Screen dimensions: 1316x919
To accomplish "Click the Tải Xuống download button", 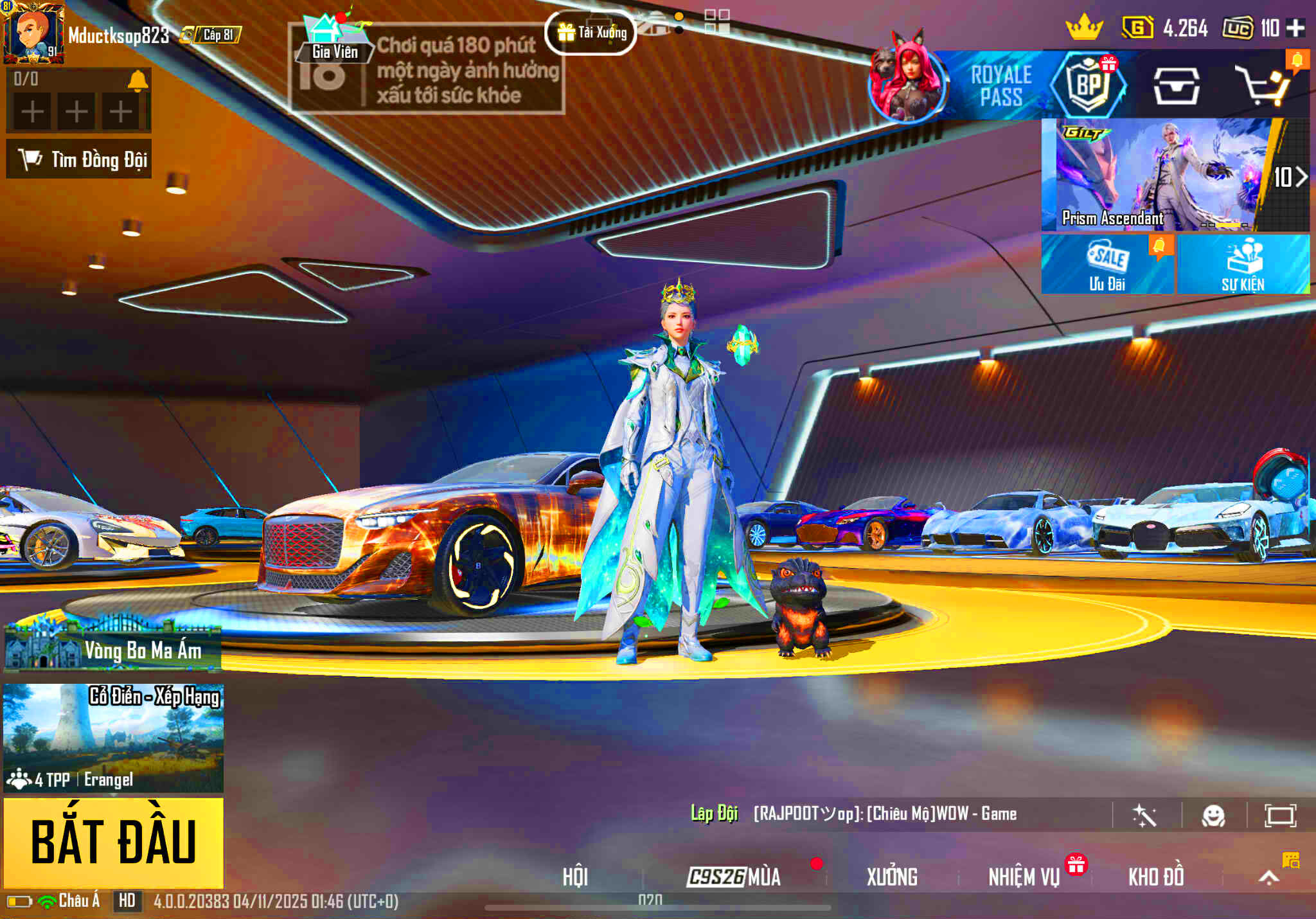I will point(591,32).
